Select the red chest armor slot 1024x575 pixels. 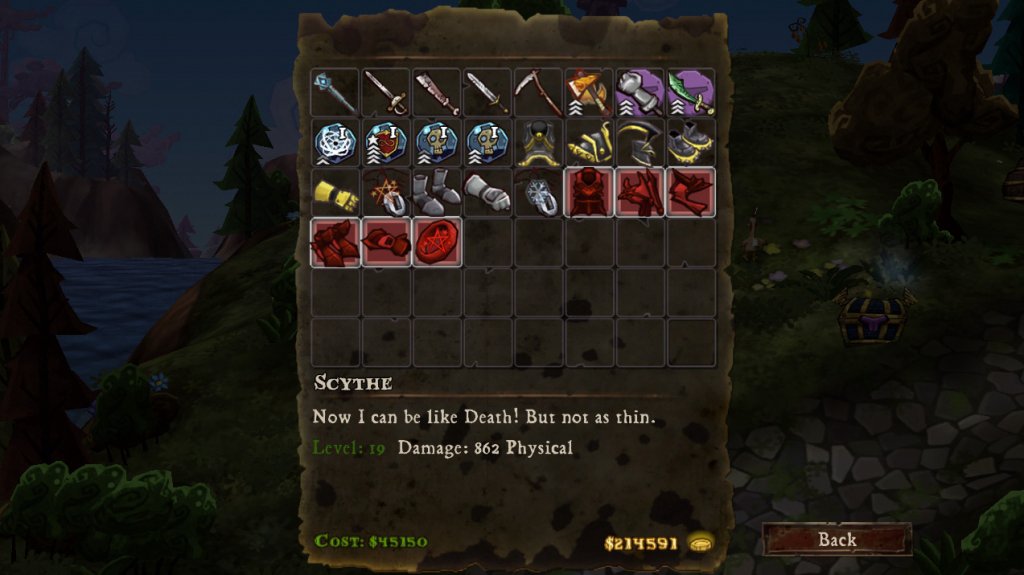[590, 193]
